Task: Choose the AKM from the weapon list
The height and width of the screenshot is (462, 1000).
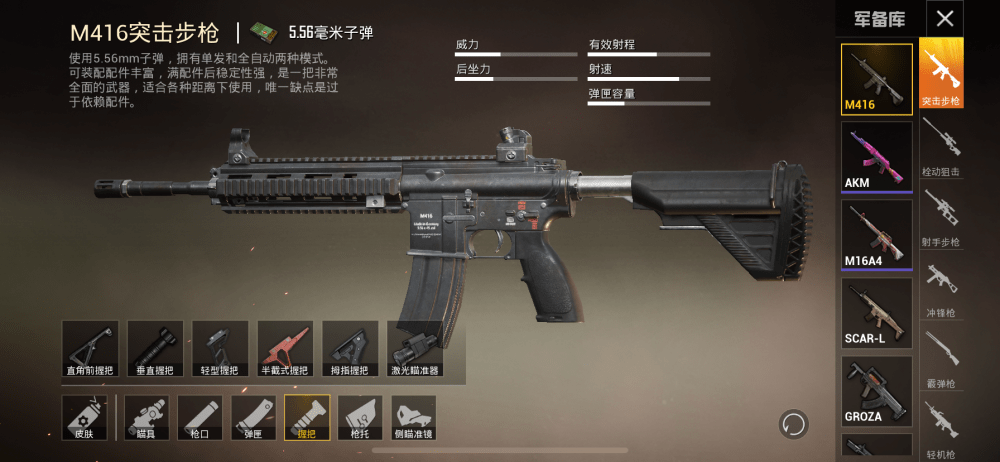Action: (876, 156)
